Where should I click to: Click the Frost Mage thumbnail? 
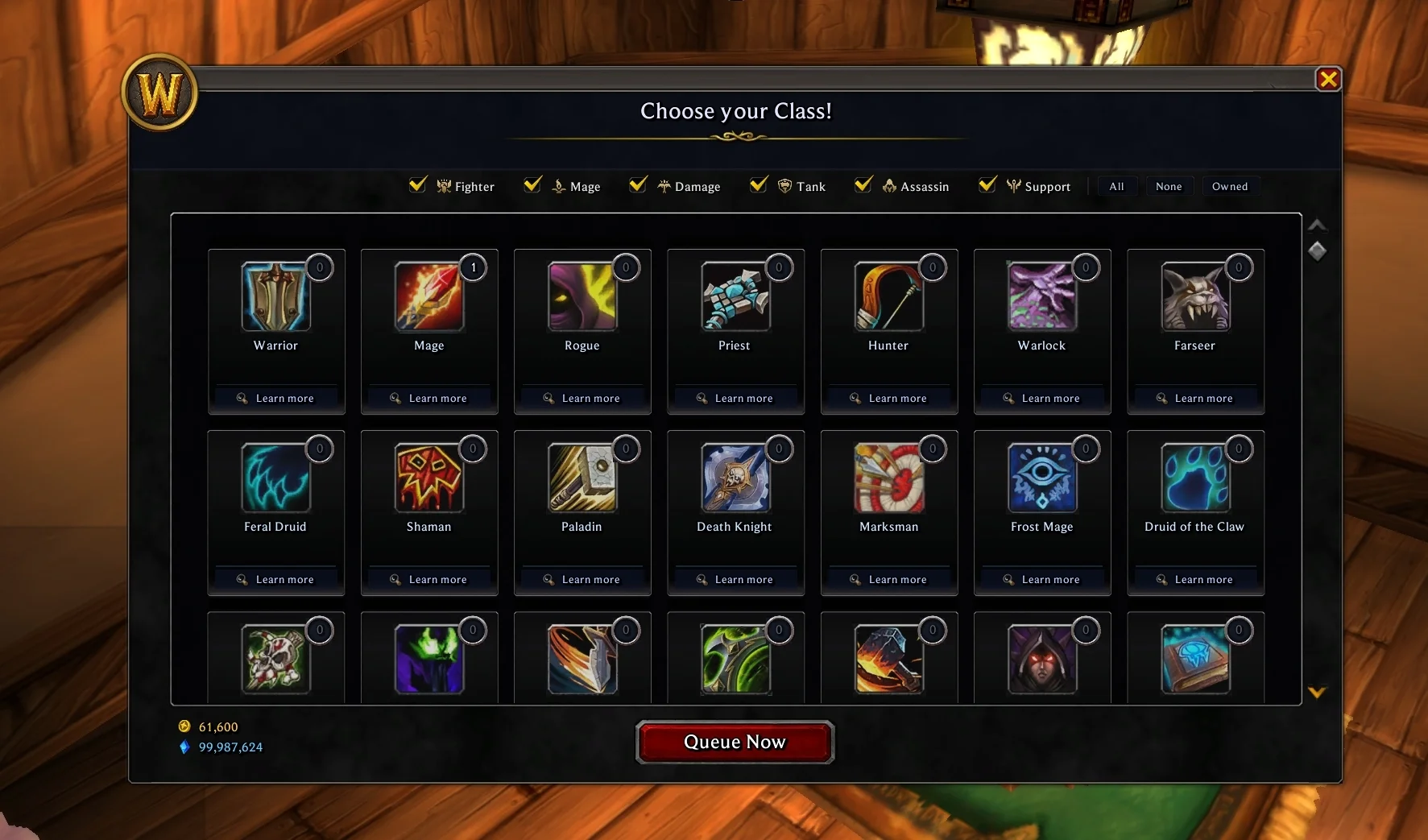(x=1041, y=478)
